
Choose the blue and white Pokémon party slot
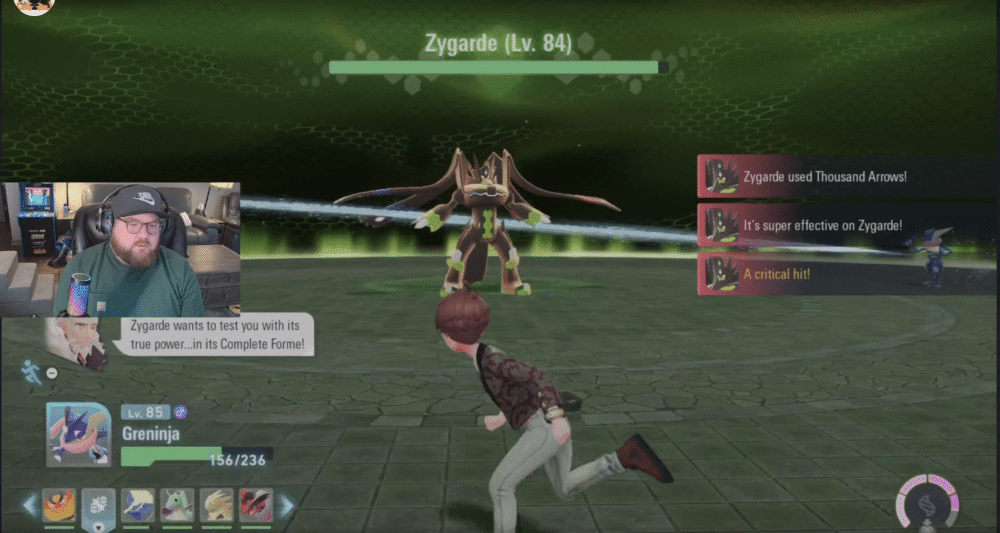coord(138,505)
